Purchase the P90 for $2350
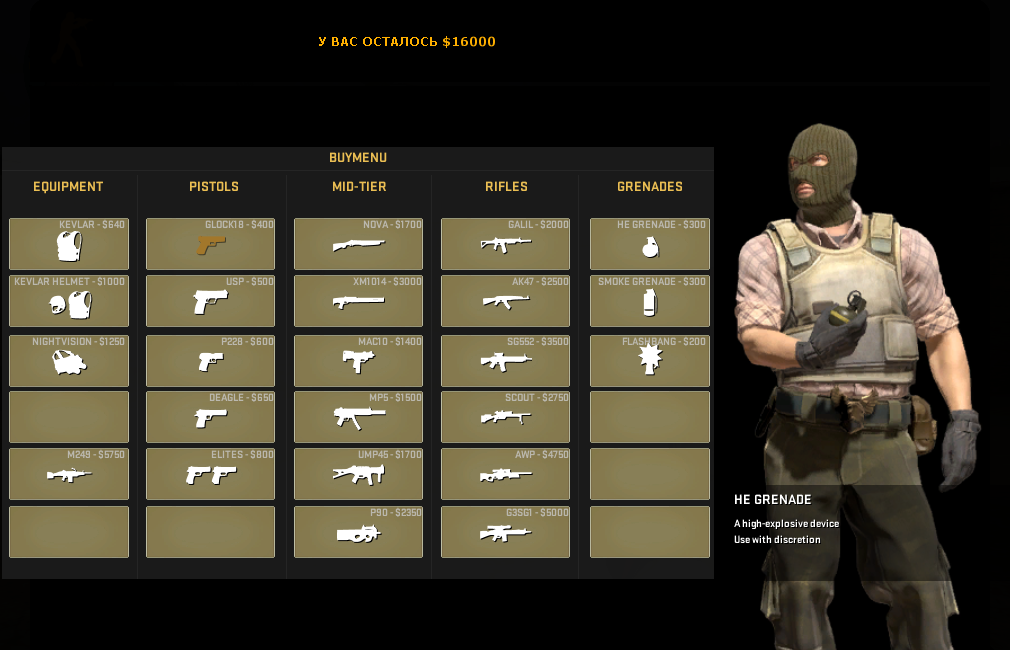 click(358, 532)
